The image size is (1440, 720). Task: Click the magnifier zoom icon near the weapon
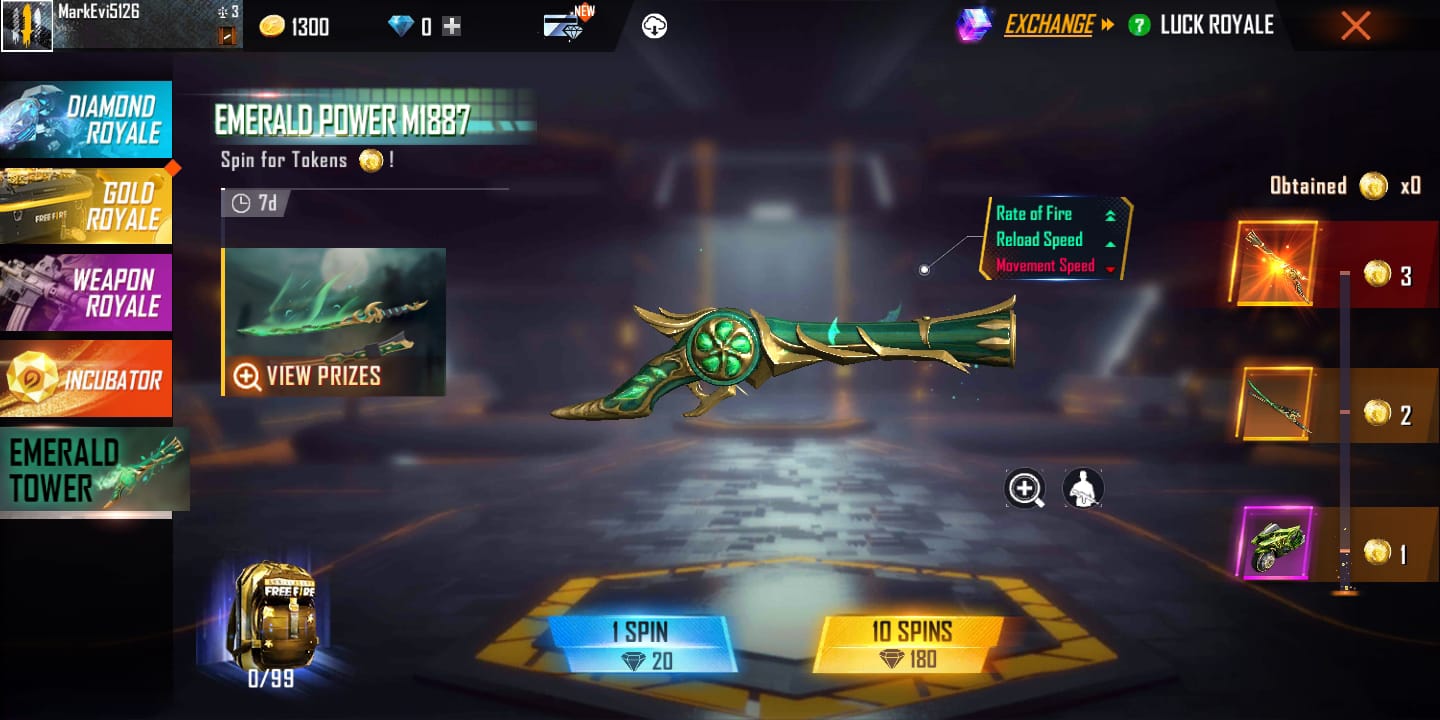pos(1024,489)
